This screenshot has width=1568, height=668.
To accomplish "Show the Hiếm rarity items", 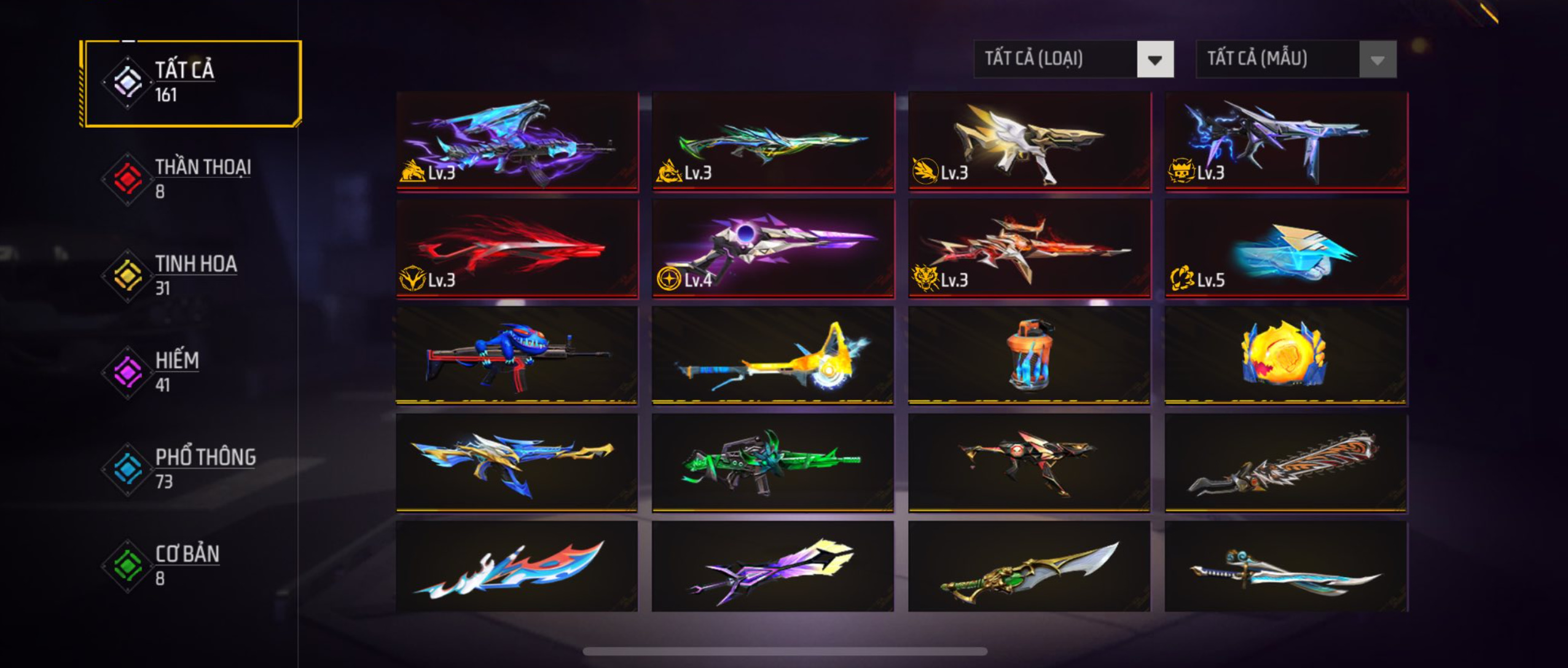I will coord(190,371).
